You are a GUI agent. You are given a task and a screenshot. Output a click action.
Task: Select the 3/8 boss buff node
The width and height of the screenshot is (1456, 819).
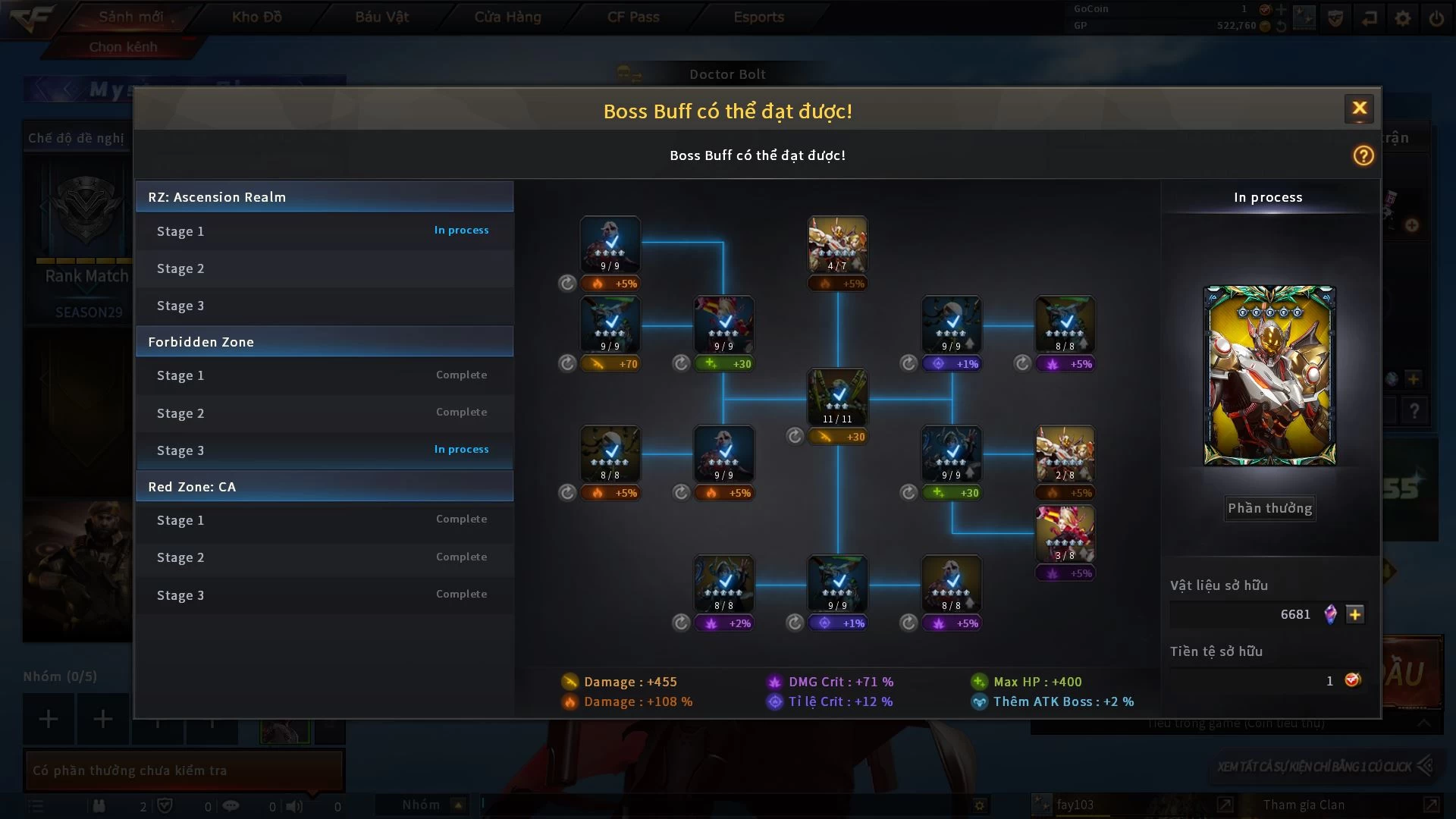point(1065,535)
